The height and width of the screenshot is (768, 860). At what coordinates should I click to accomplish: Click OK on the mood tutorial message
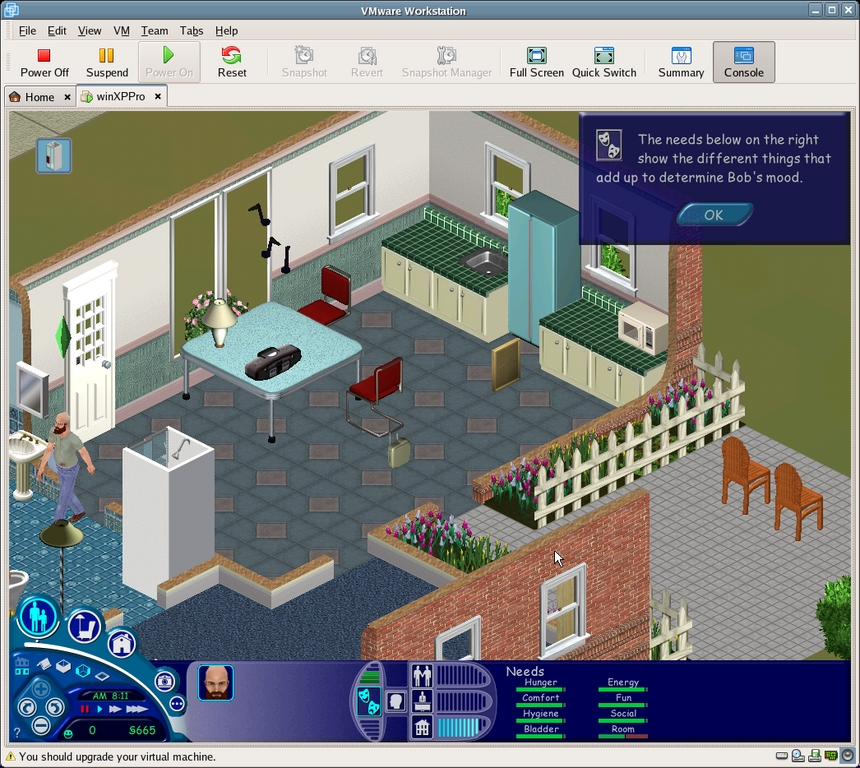coord(714,214)
